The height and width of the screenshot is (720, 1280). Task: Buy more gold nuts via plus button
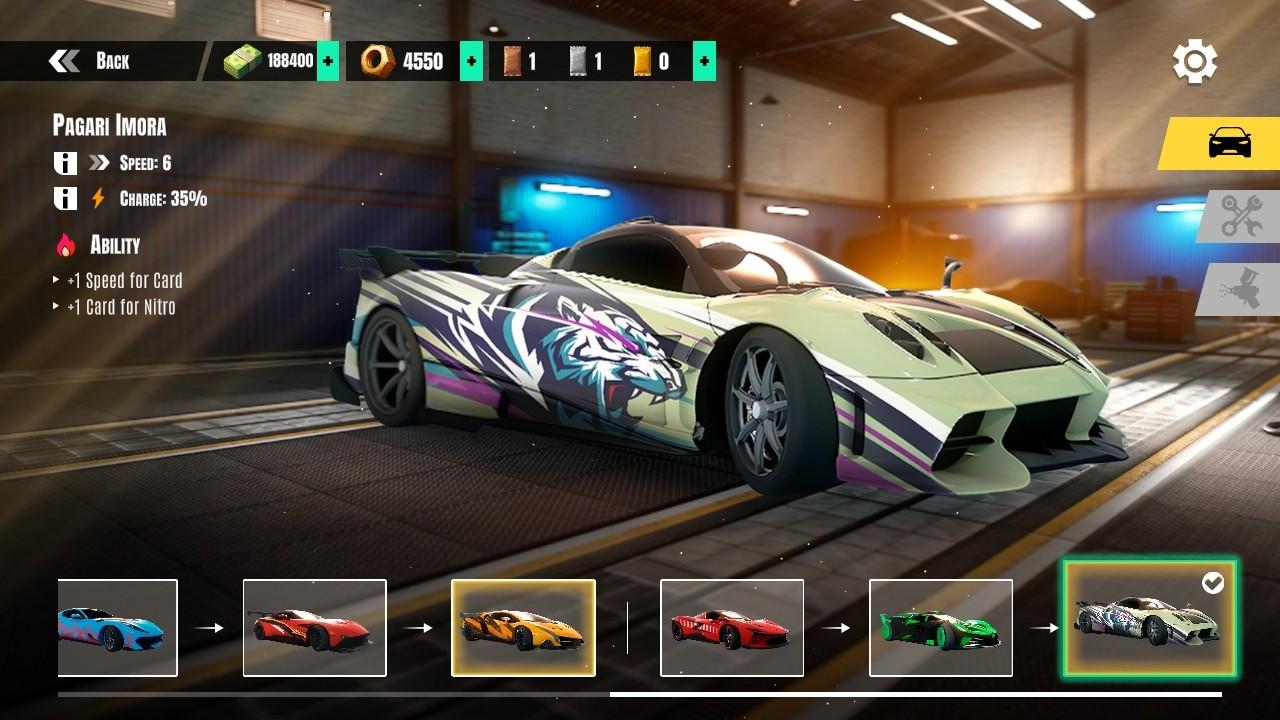click(x=471, y=61)
